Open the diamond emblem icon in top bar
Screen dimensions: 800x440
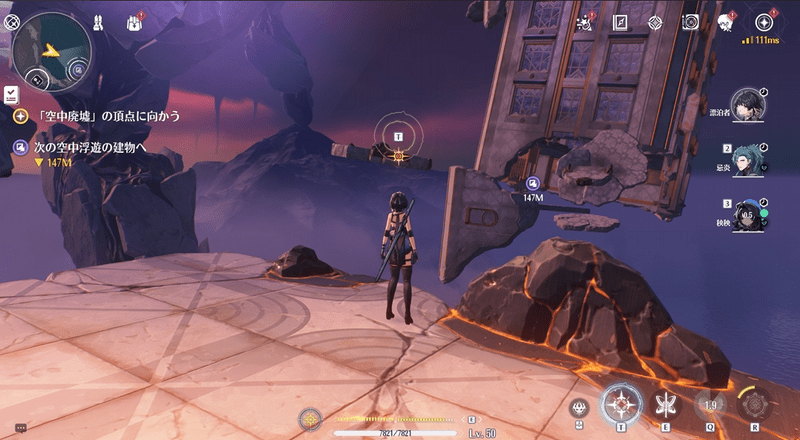pyautogui.click(x=655, y=21)
